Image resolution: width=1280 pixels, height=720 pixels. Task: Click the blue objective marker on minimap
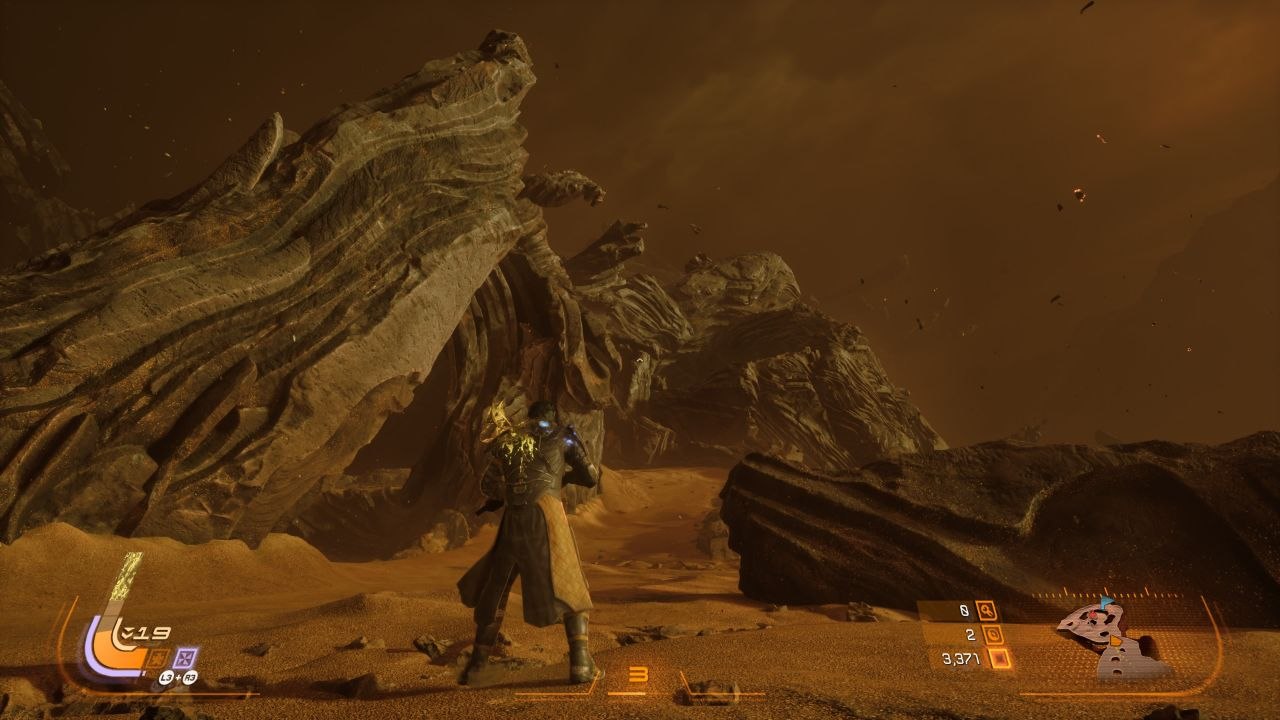[1106, 604]
